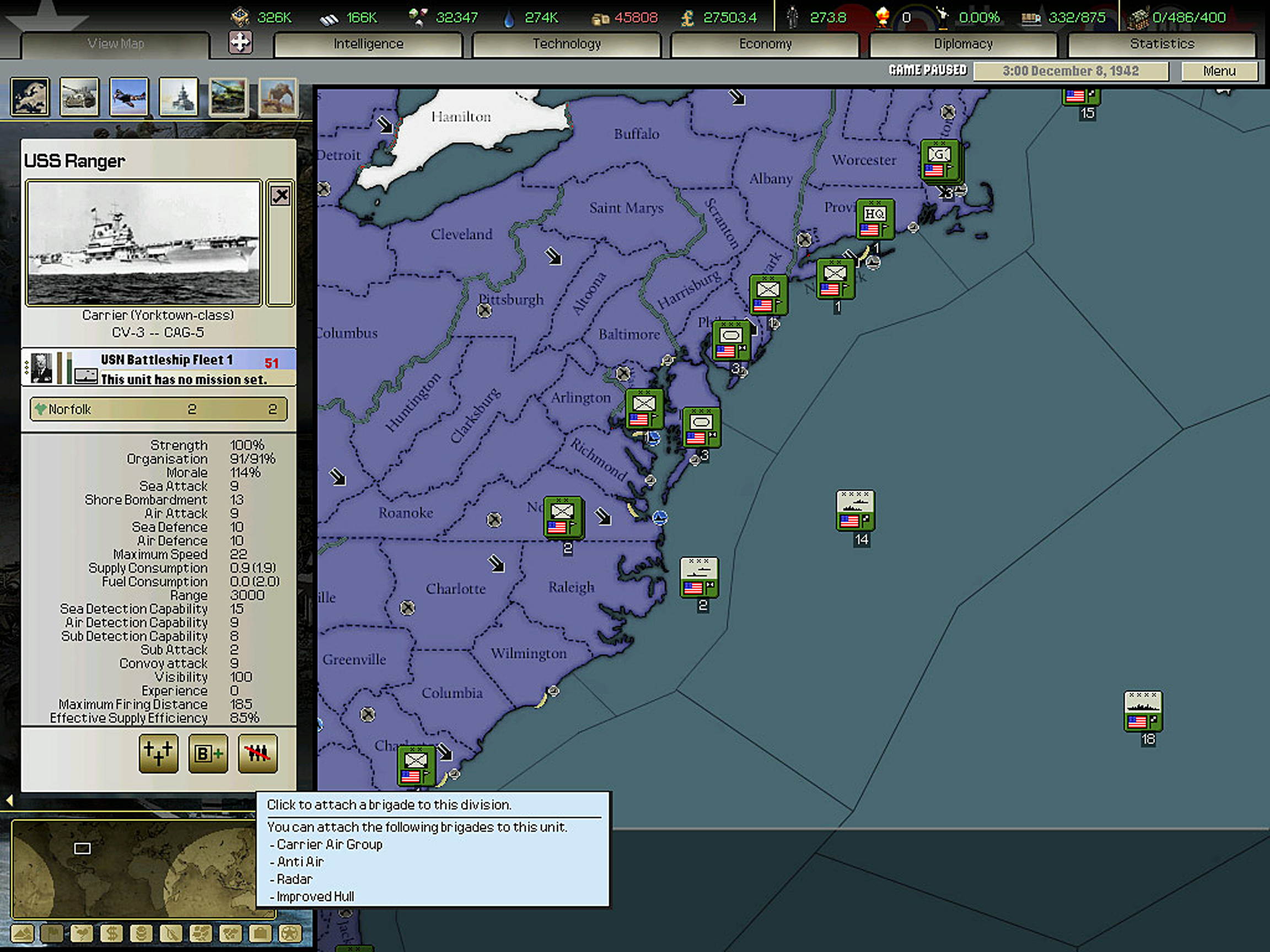Open the Technology screen
The height and width of the screenshot is (952, 1270).
pyautogui.click(x=567, y=44)
